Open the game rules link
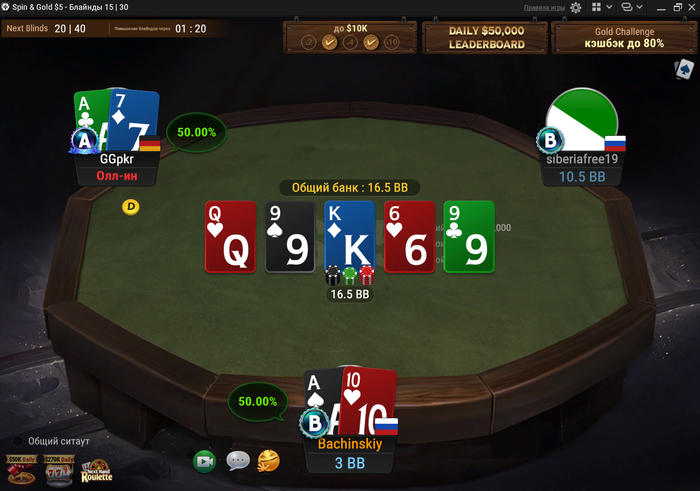700x491 pixels. tap(544, 7)
